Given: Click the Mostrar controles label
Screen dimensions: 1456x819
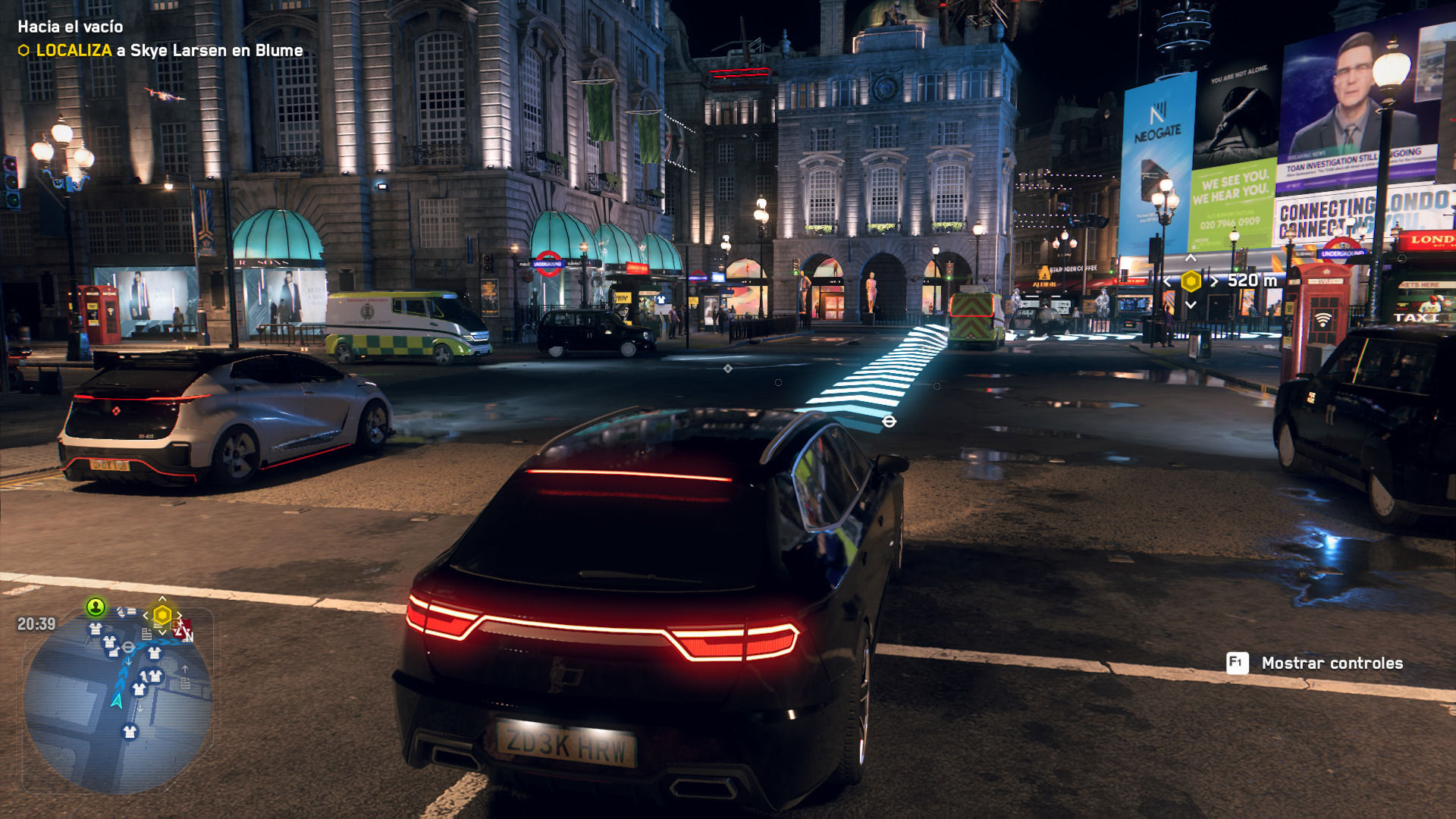Looking at the screenshot, I should (1332, 664).
